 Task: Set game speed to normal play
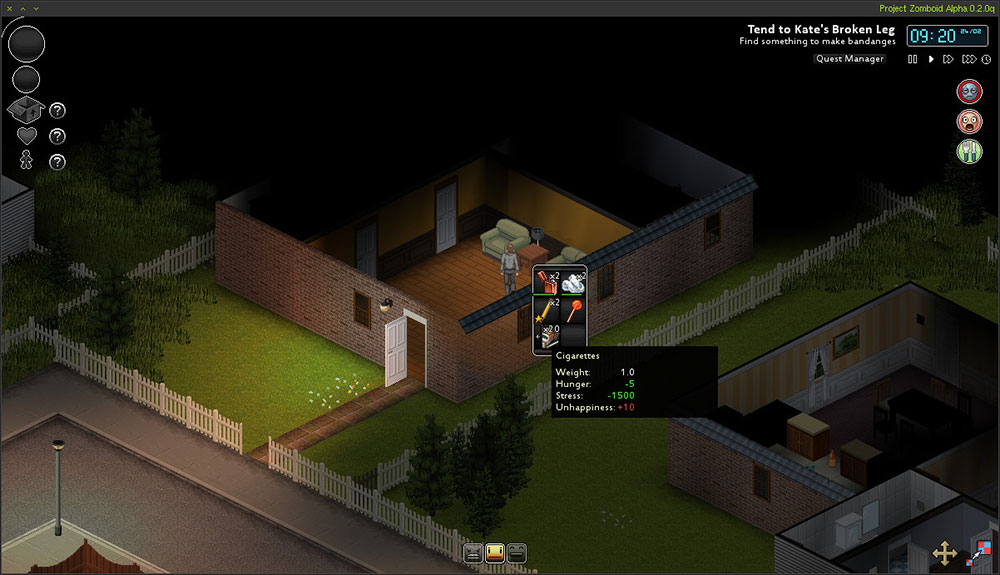[x=931, y=60]
